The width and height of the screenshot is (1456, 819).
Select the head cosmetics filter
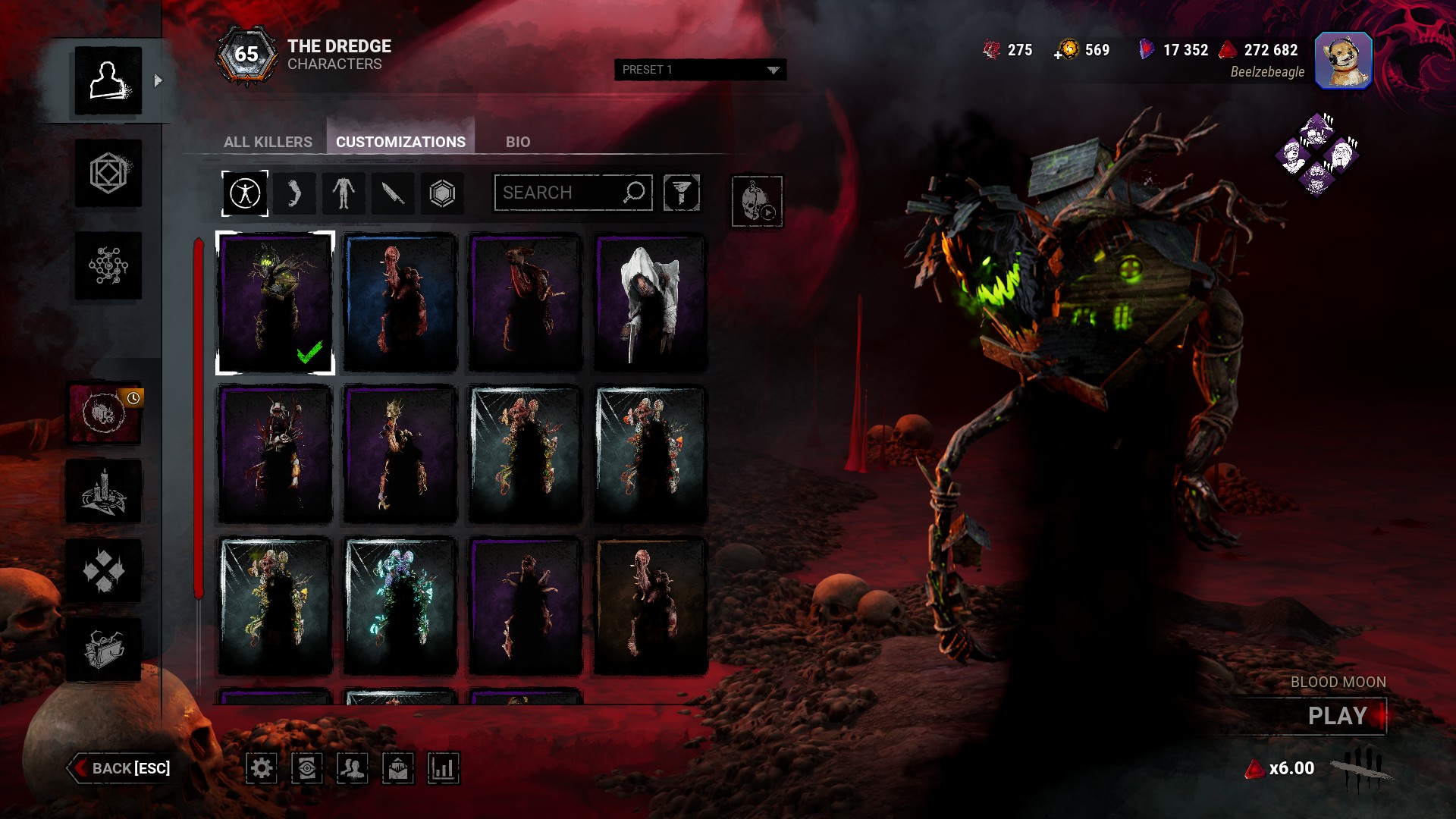(294, 193)
